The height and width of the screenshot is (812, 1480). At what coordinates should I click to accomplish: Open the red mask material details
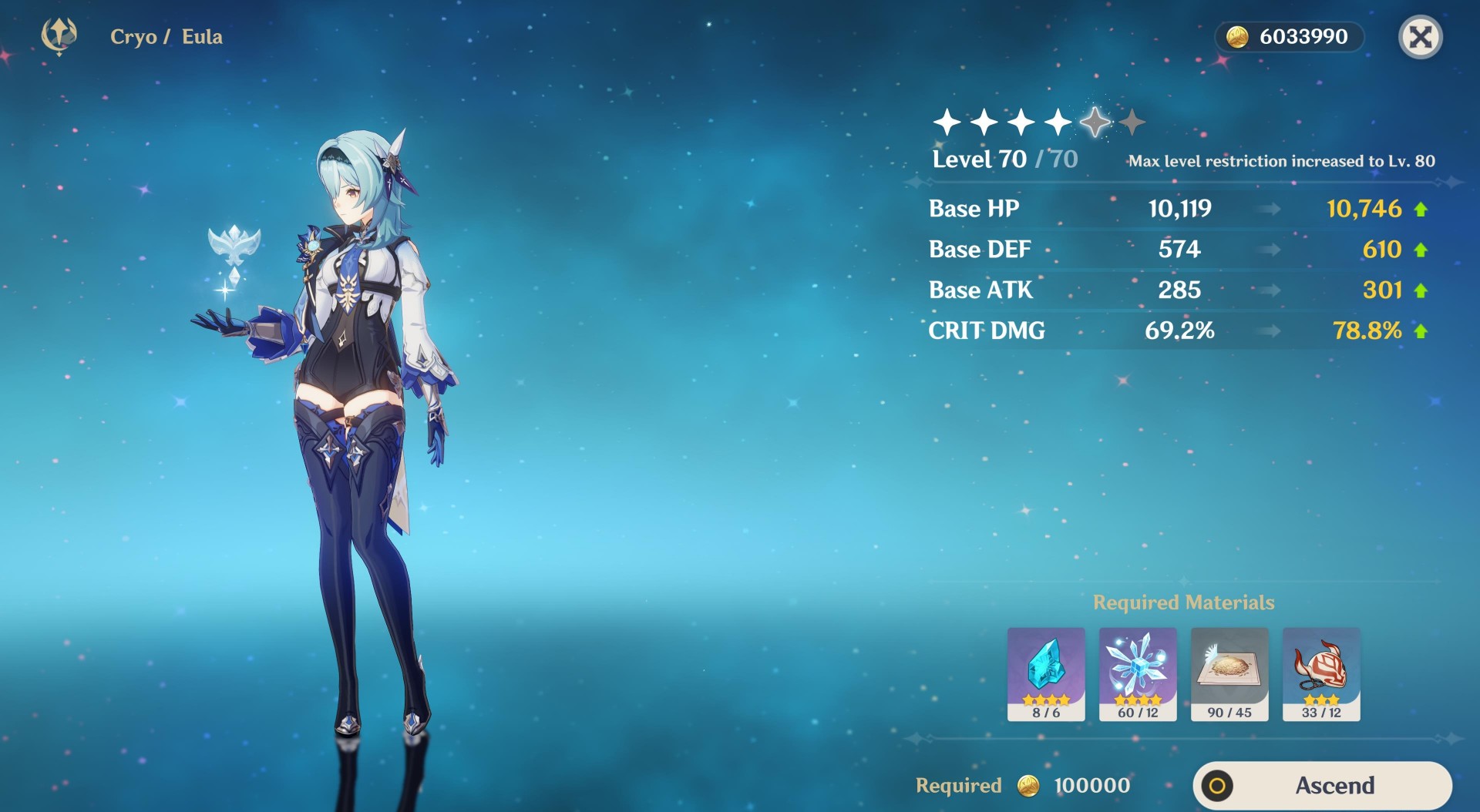(1321, 674)
